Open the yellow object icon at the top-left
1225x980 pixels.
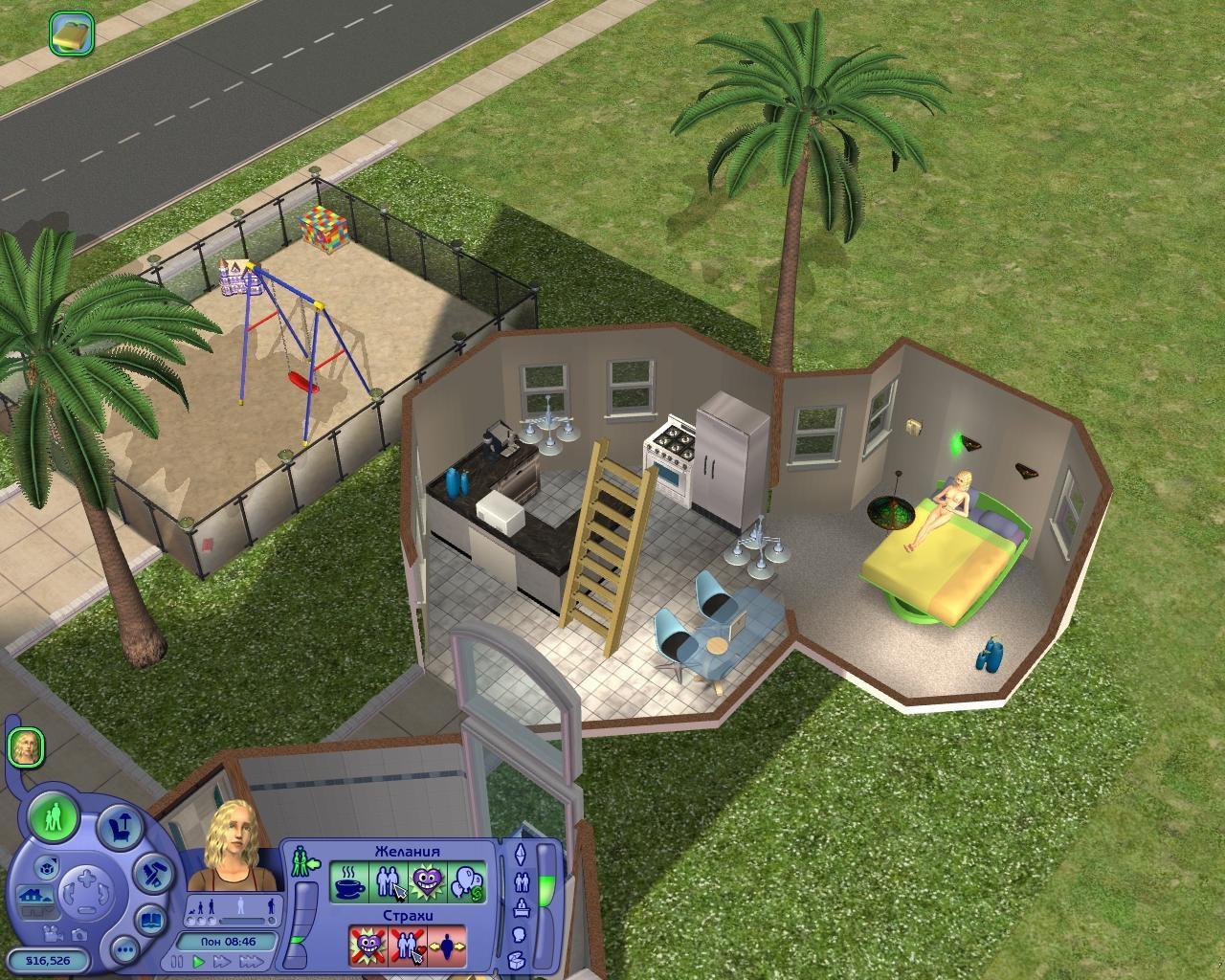pos(69,33)
